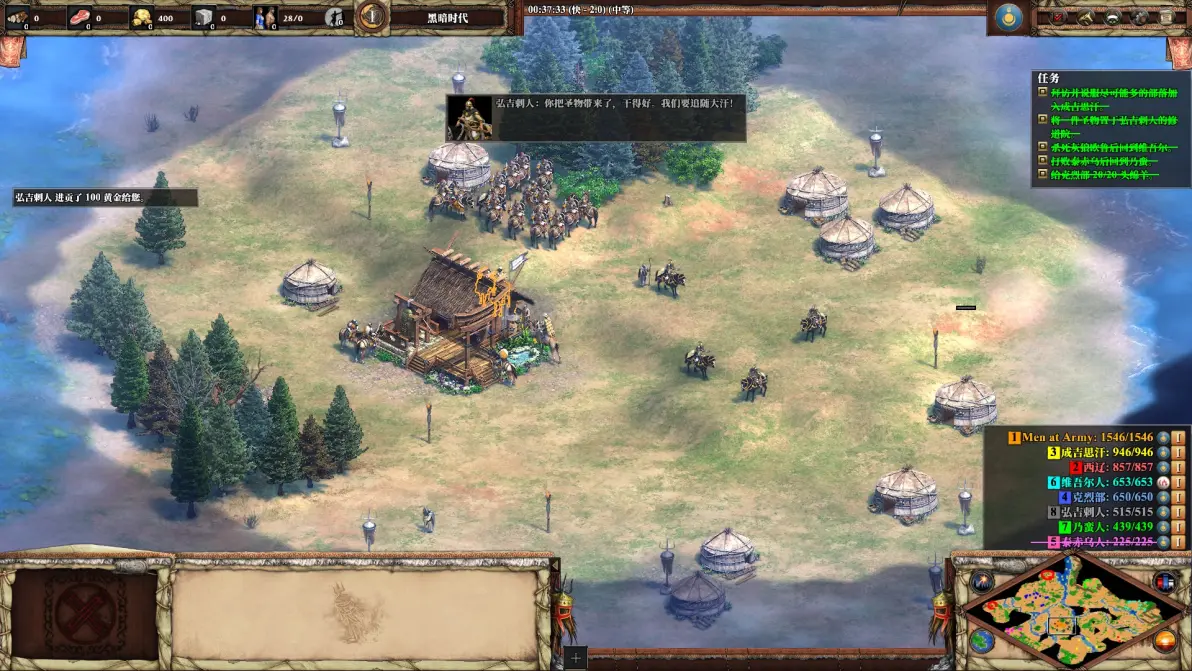Screen dimensions: 1192x671
Task: Open the gear settings button
Action: [x=1138, y=17]
